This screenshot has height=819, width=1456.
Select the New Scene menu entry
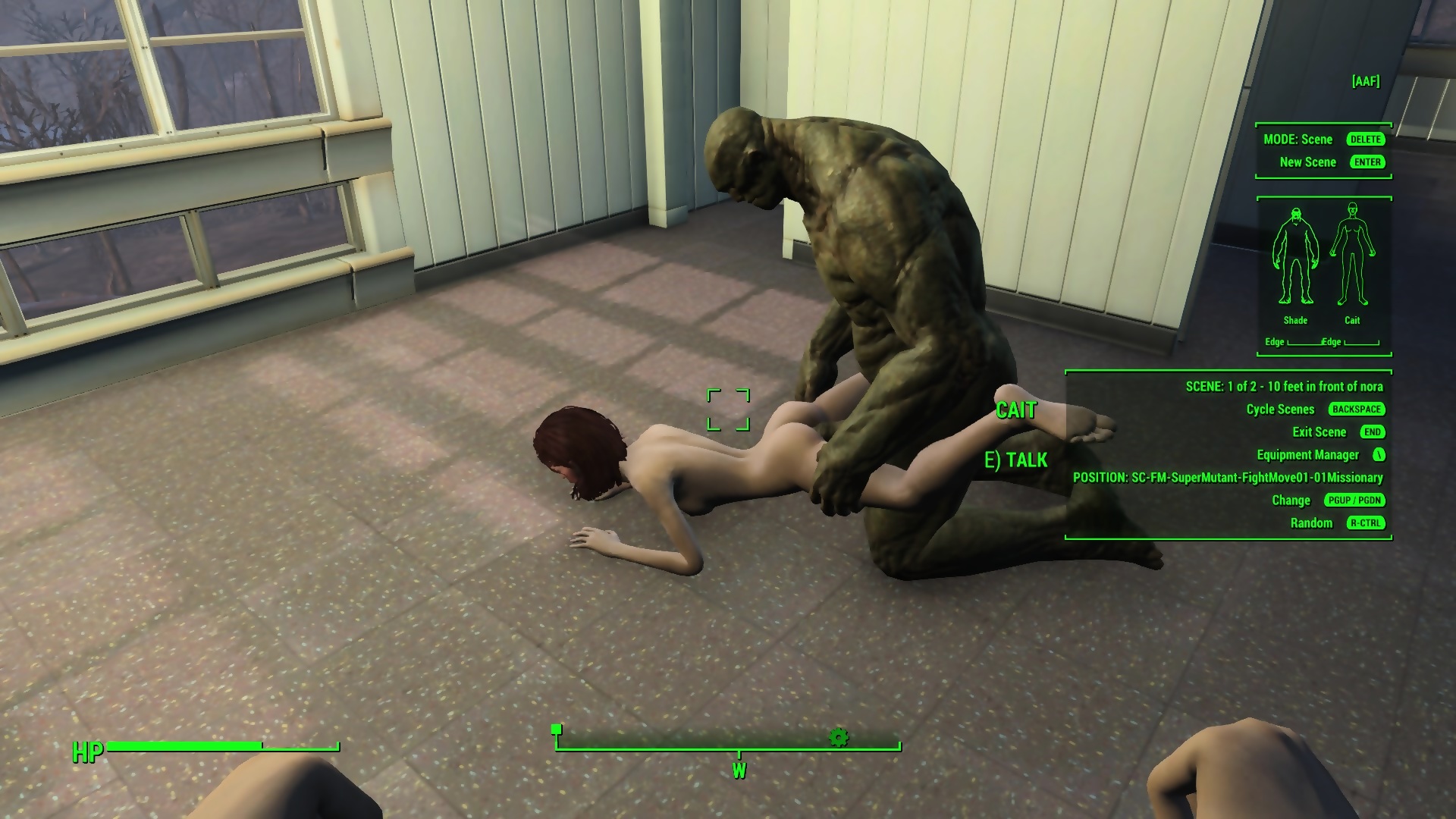pos(1307,162)
